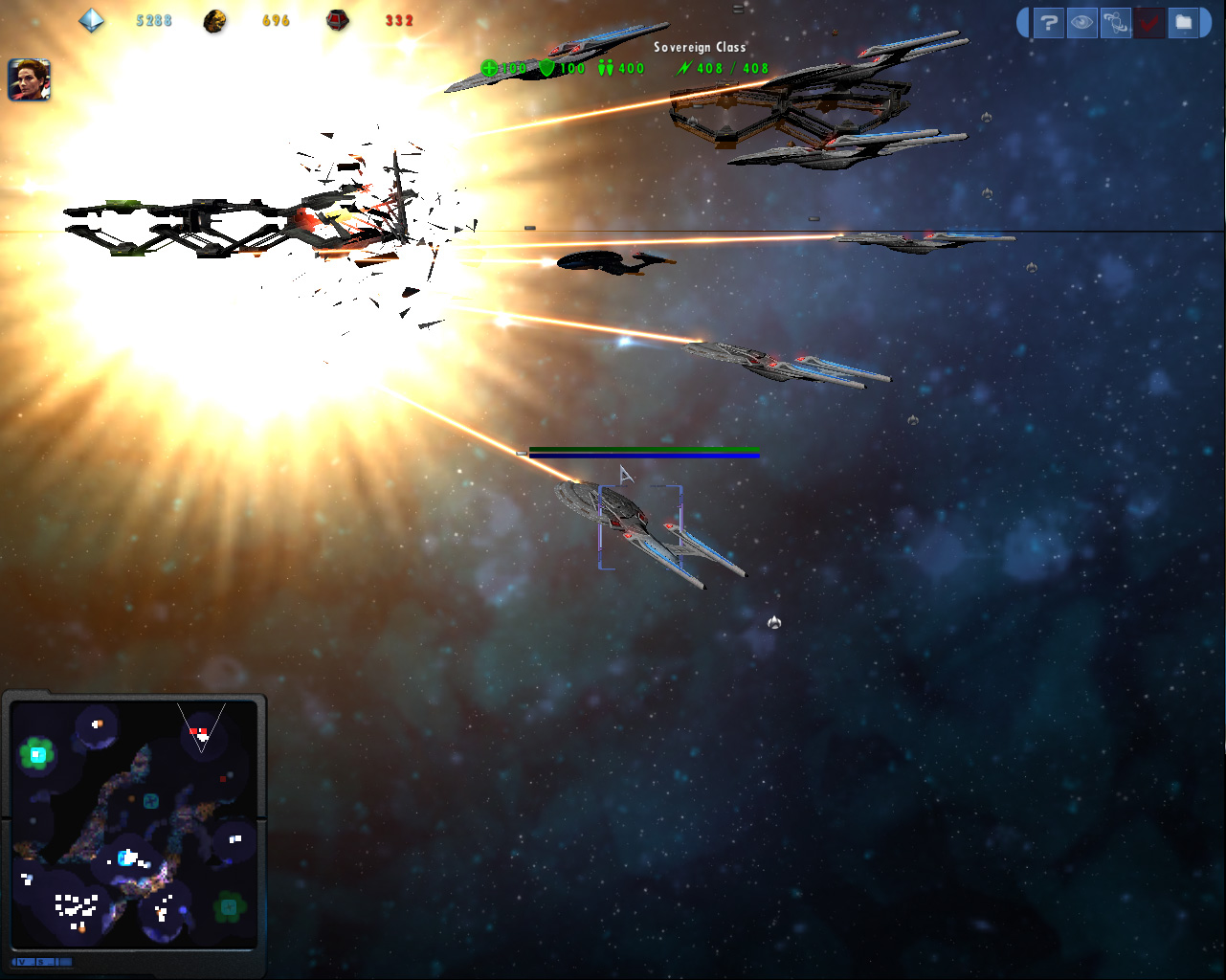Image resolution: width=1226 pixels, height=980 pixels.
Task: Click the eye icon button
Action: coord(1082,23)
